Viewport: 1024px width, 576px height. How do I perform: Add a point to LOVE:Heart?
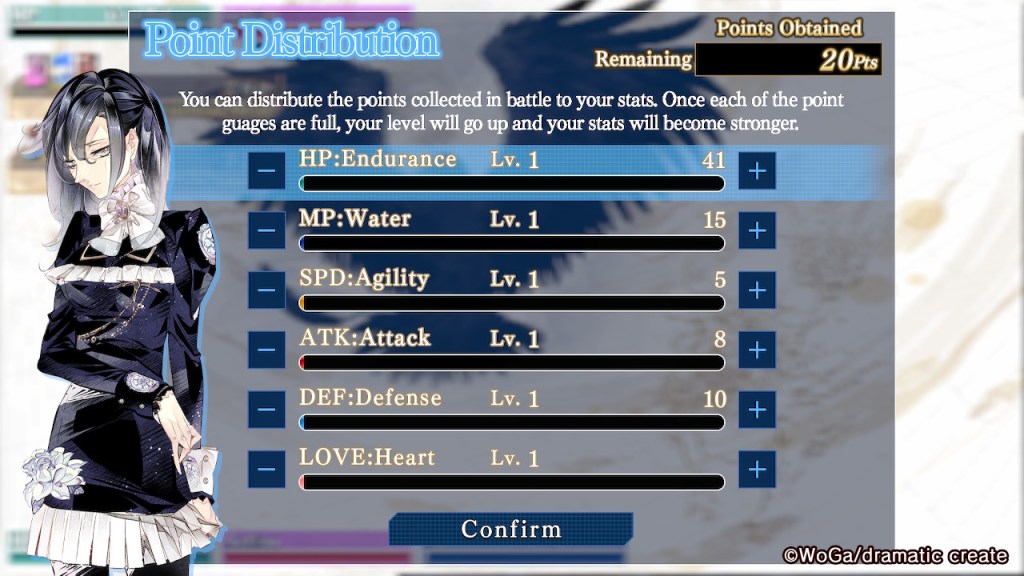[x=757, y=468]
